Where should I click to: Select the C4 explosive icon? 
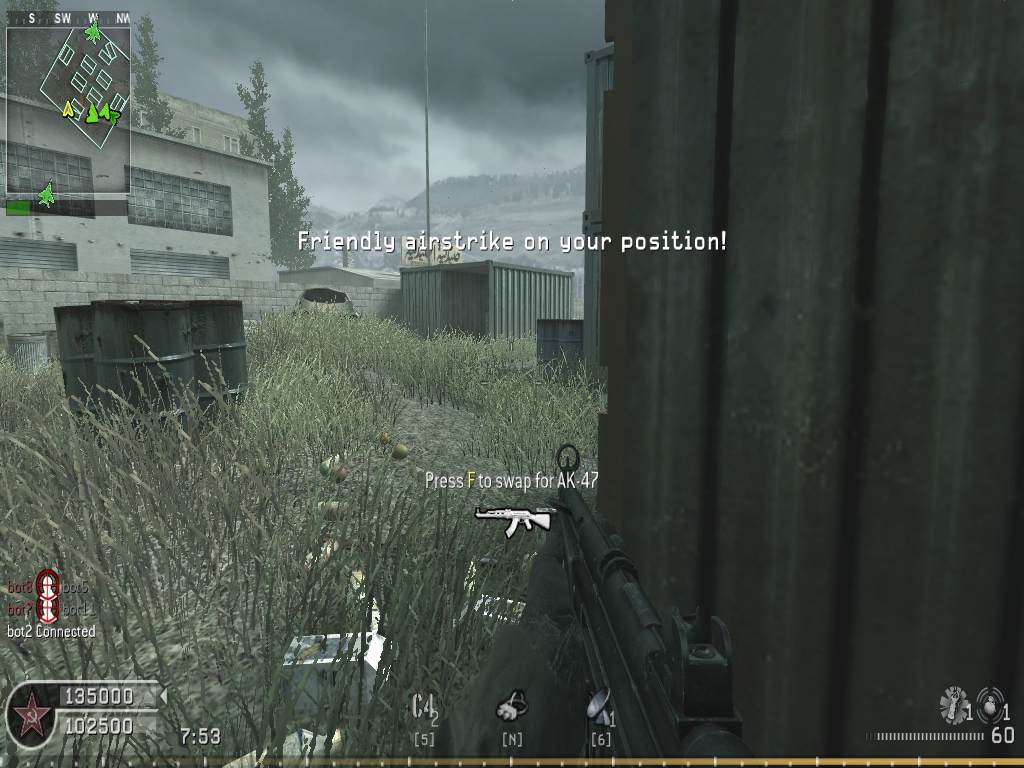(423, 707)
